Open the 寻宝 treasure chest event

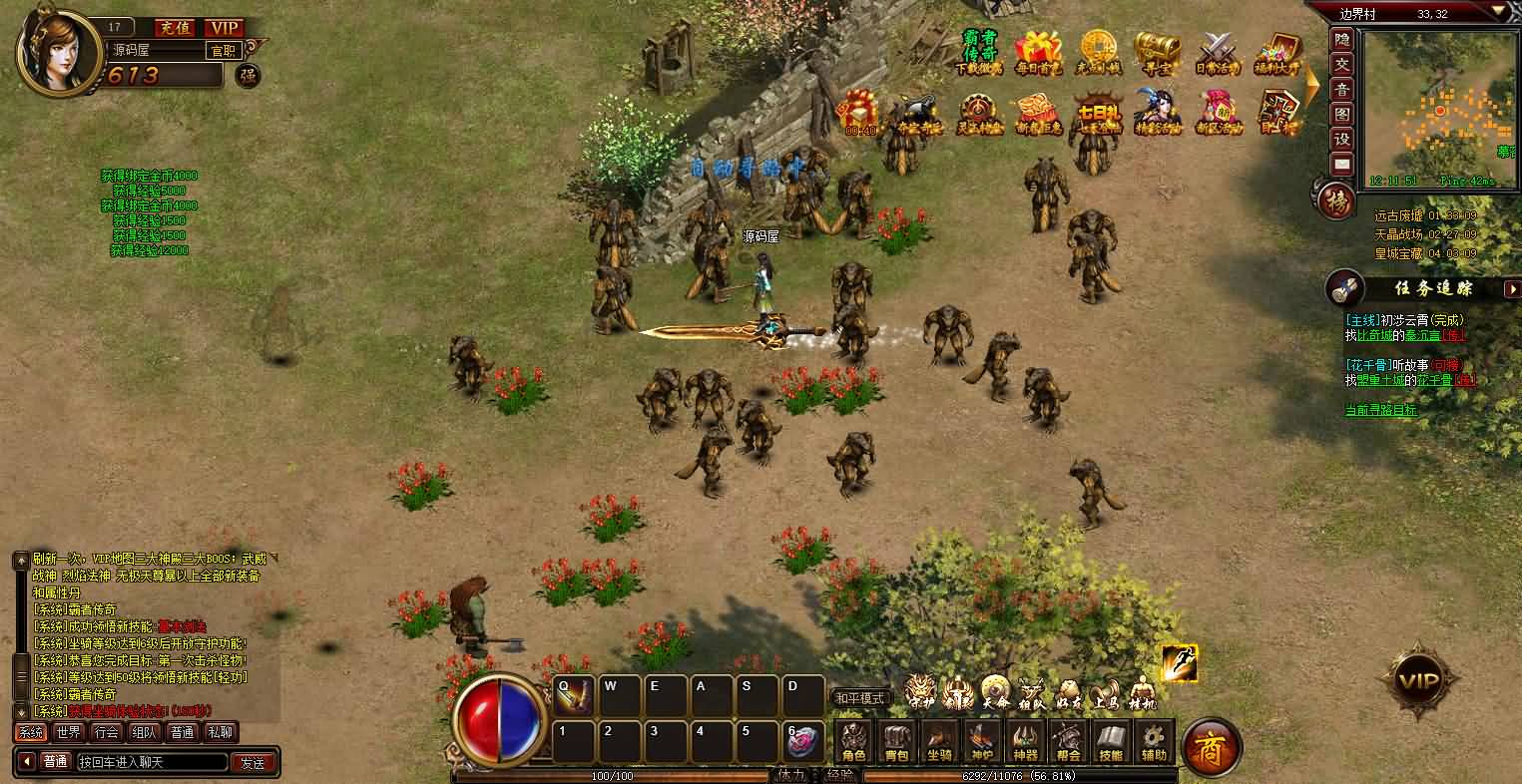click(1157, 52)
